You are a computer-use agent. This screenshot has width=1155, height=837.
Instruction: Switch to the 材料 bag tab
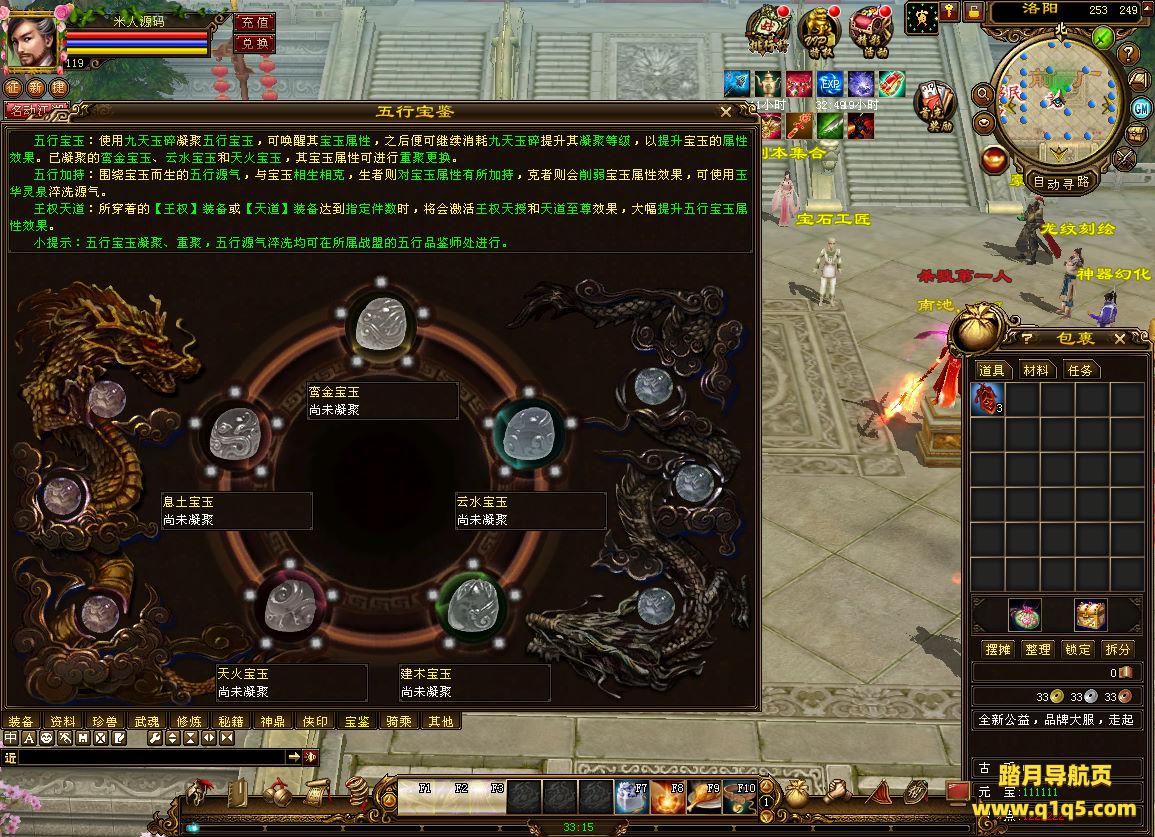[x=1036, y=370]
